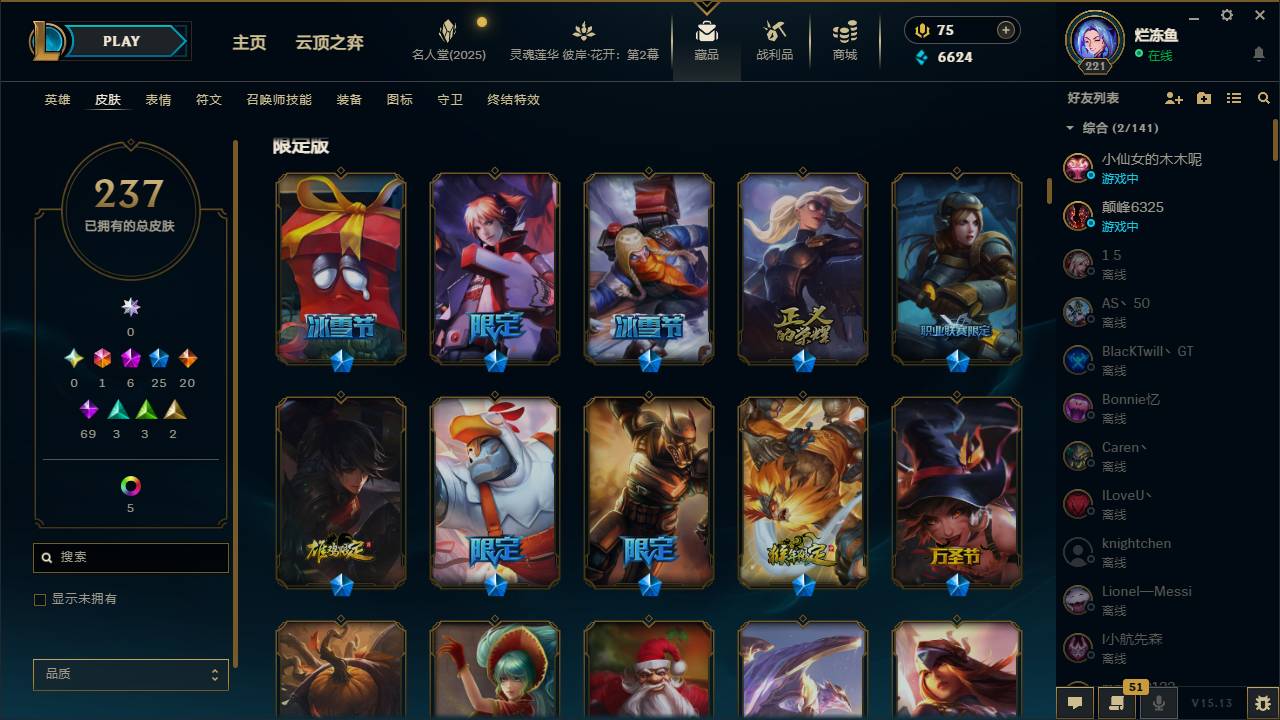
Task: Open friend search with the magnifier icon
Action: (1264, 98)
